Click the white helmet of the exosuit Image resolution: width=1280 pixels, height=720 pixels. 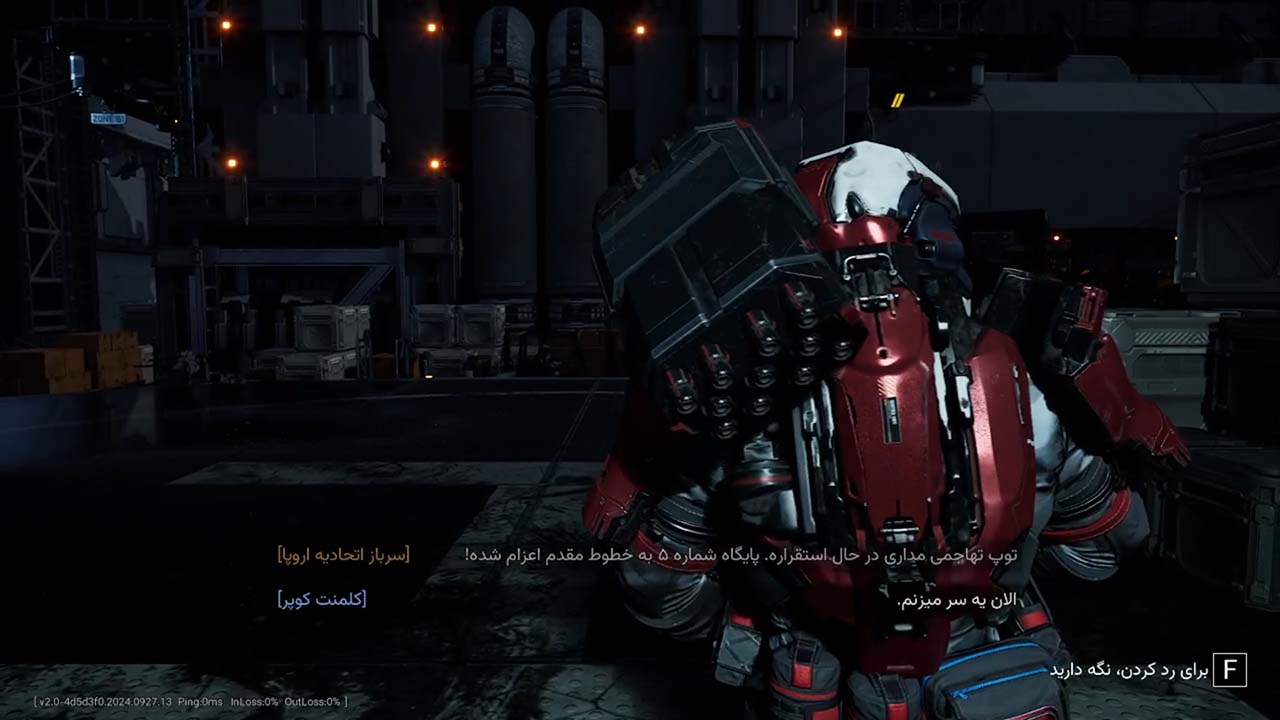point(880,180)
